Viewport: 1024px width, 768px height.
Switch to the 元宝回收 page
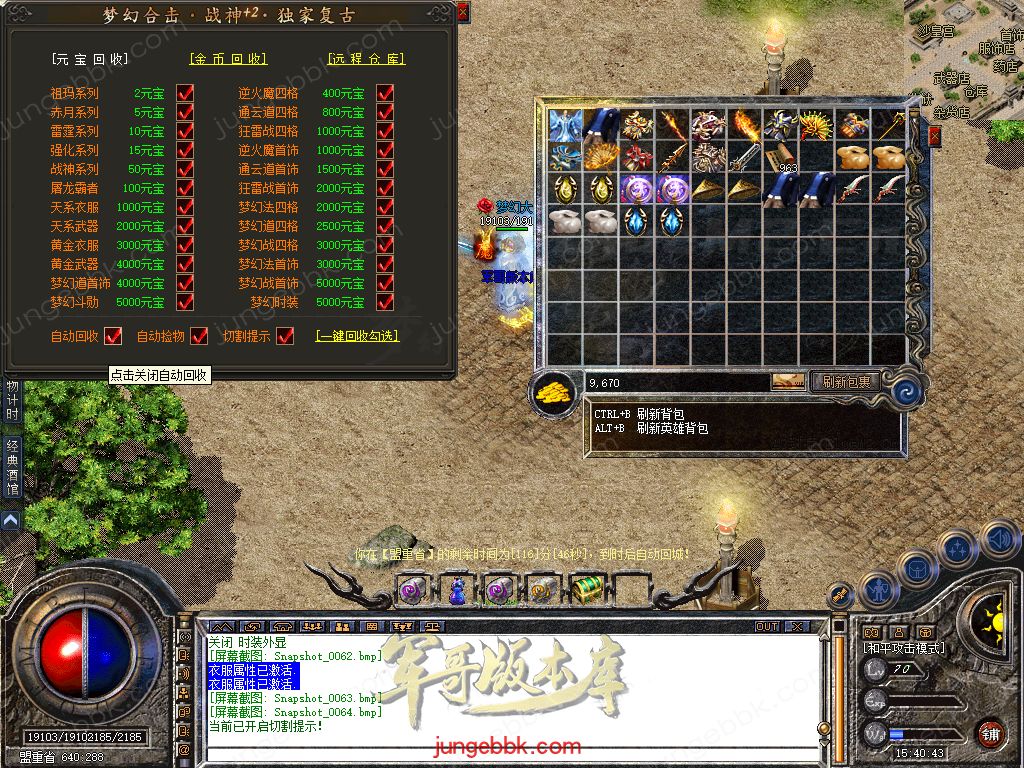click(x=91, y=59)
